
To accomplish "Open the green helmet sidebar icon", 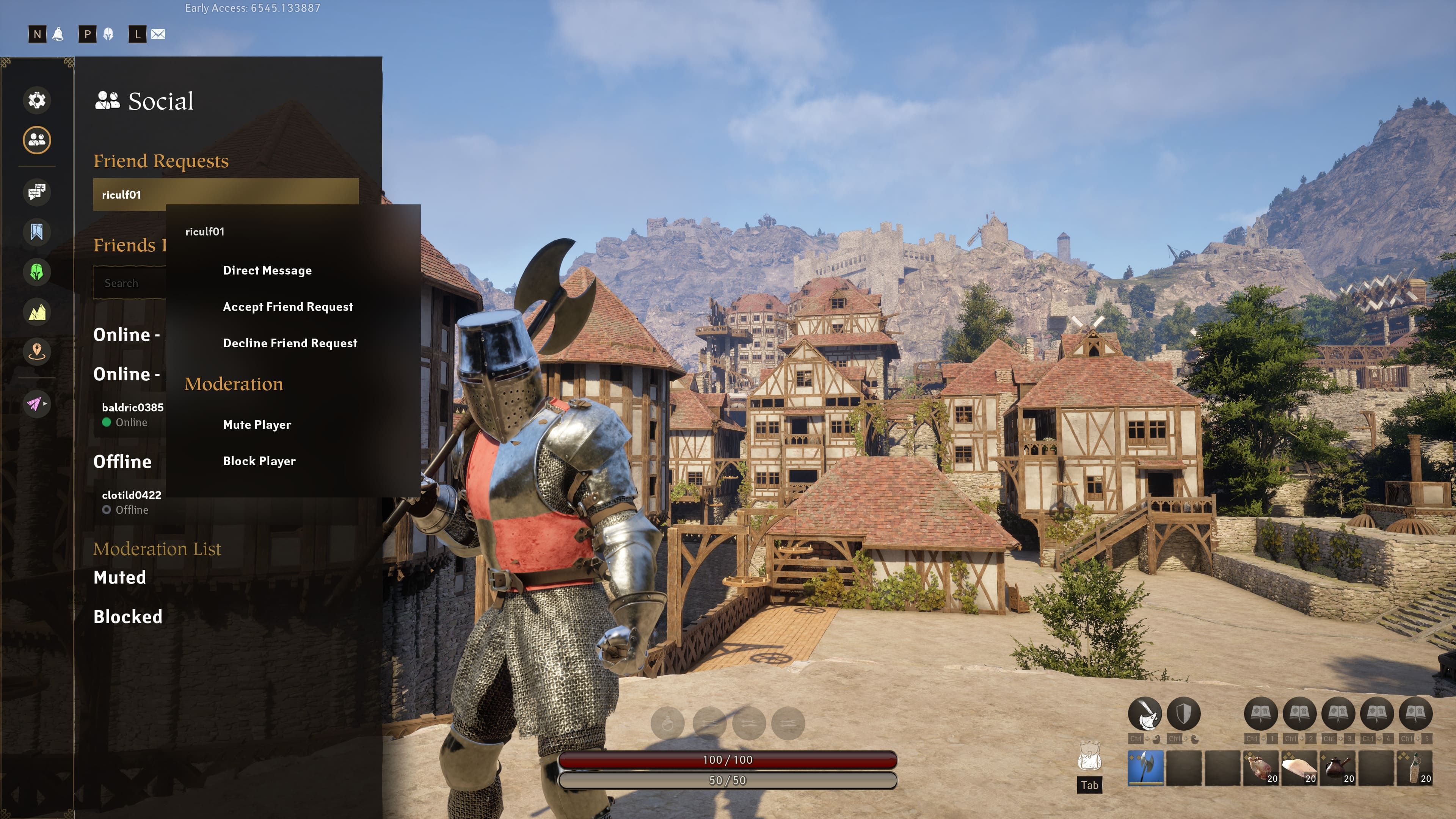I will point(37,272).
